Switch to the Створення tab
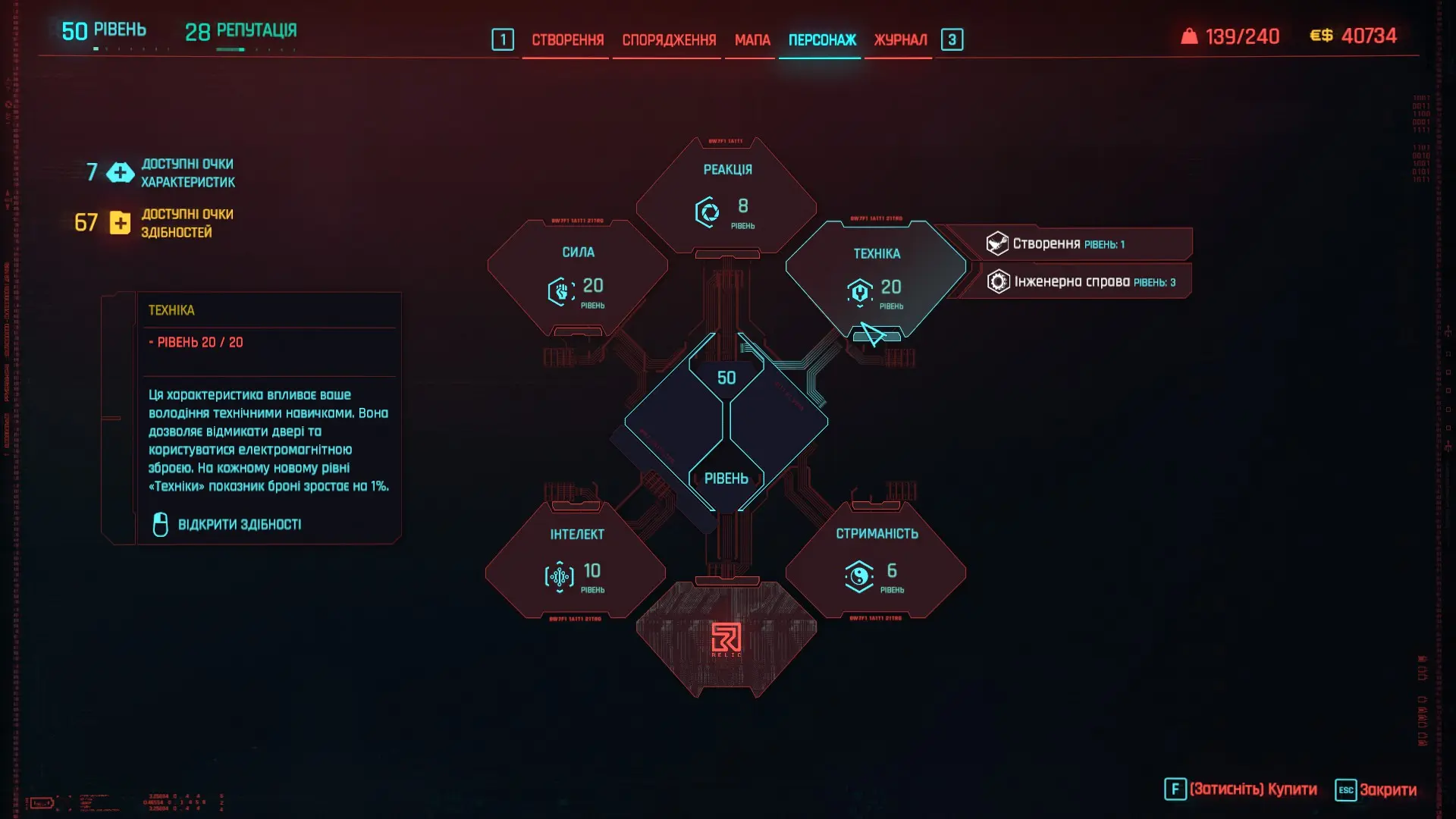Viewport: 1456px width, 819px height. (567, 40)
